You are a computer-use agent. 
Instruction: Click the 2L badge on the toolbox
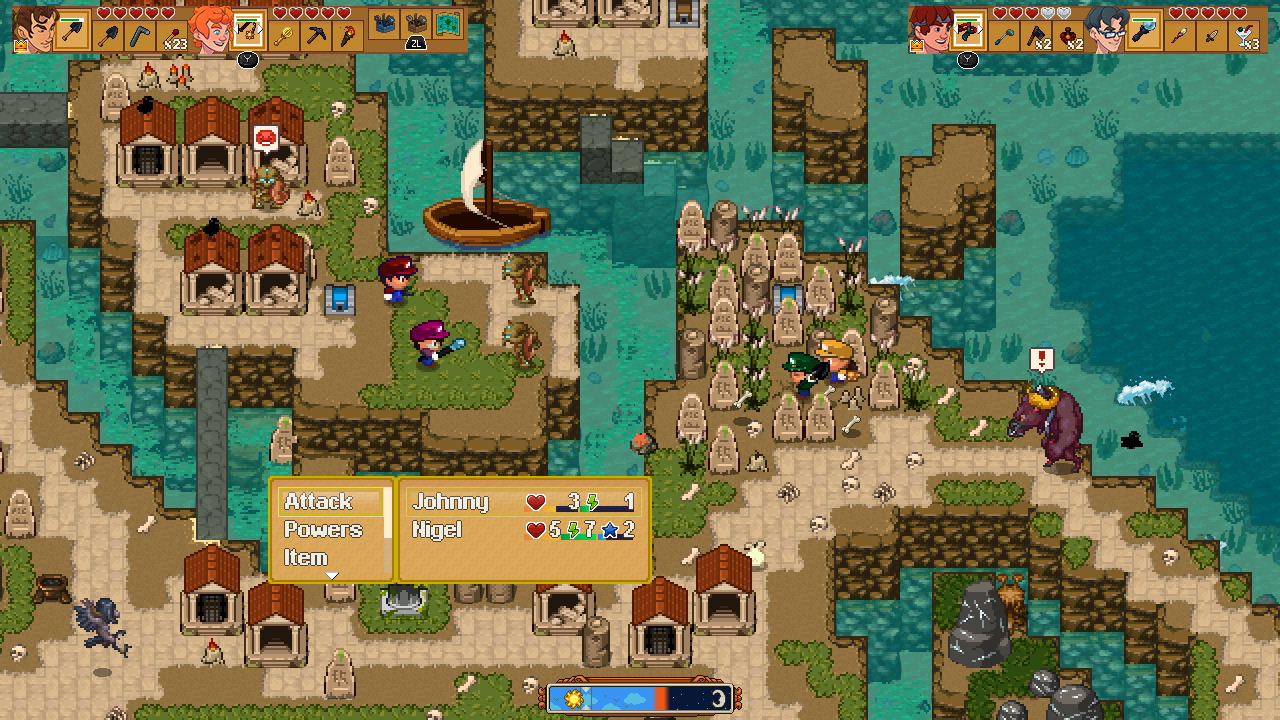pos(417,43)
